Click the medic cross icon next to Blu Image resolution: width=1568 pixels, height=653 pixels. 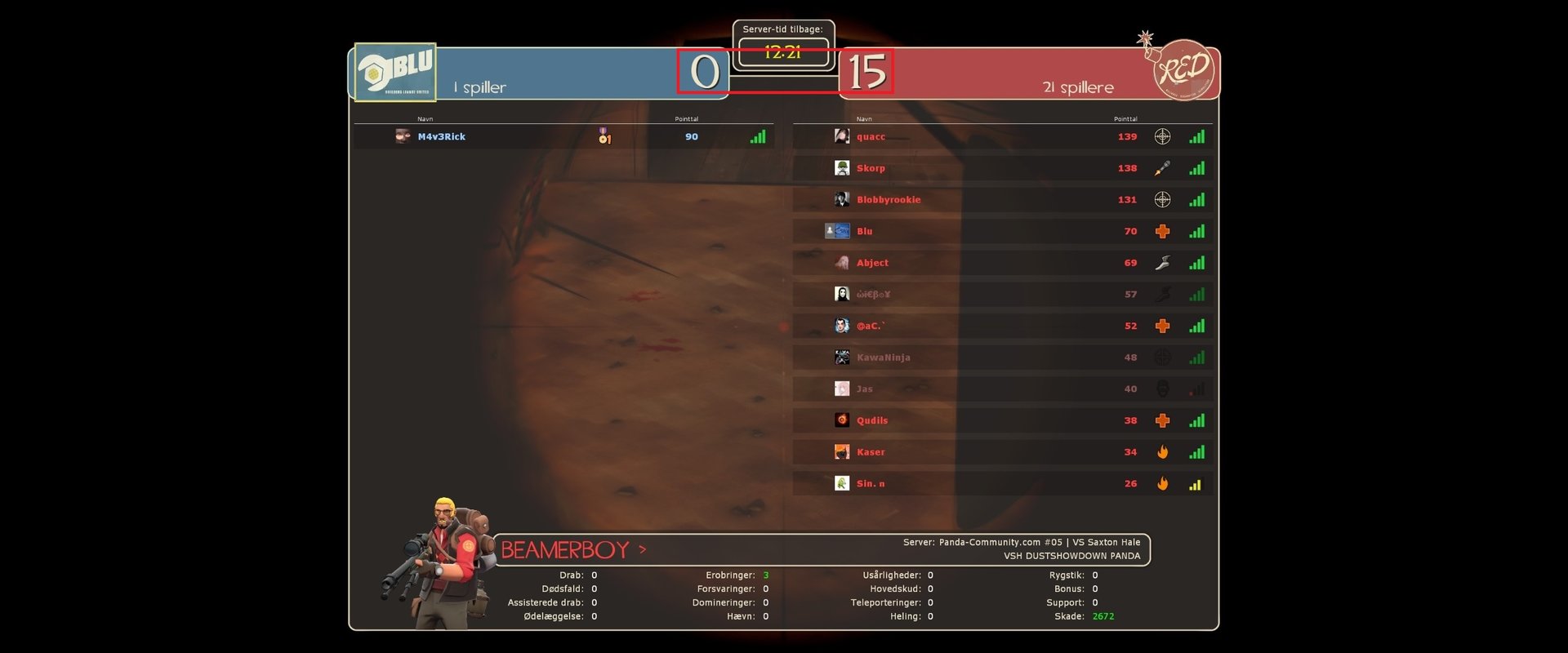1162,232
